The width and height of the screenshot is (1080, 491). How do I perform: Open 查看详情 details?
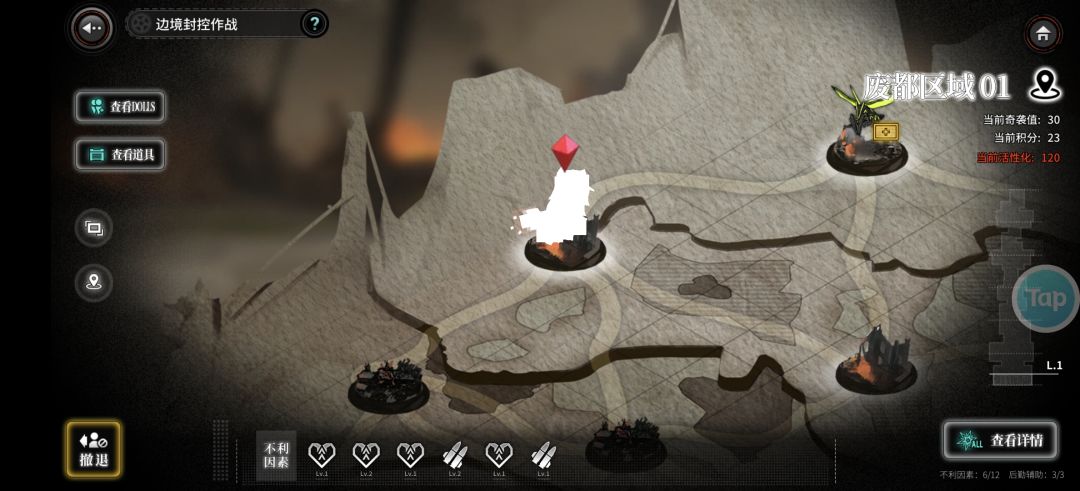coord(1000,440)
